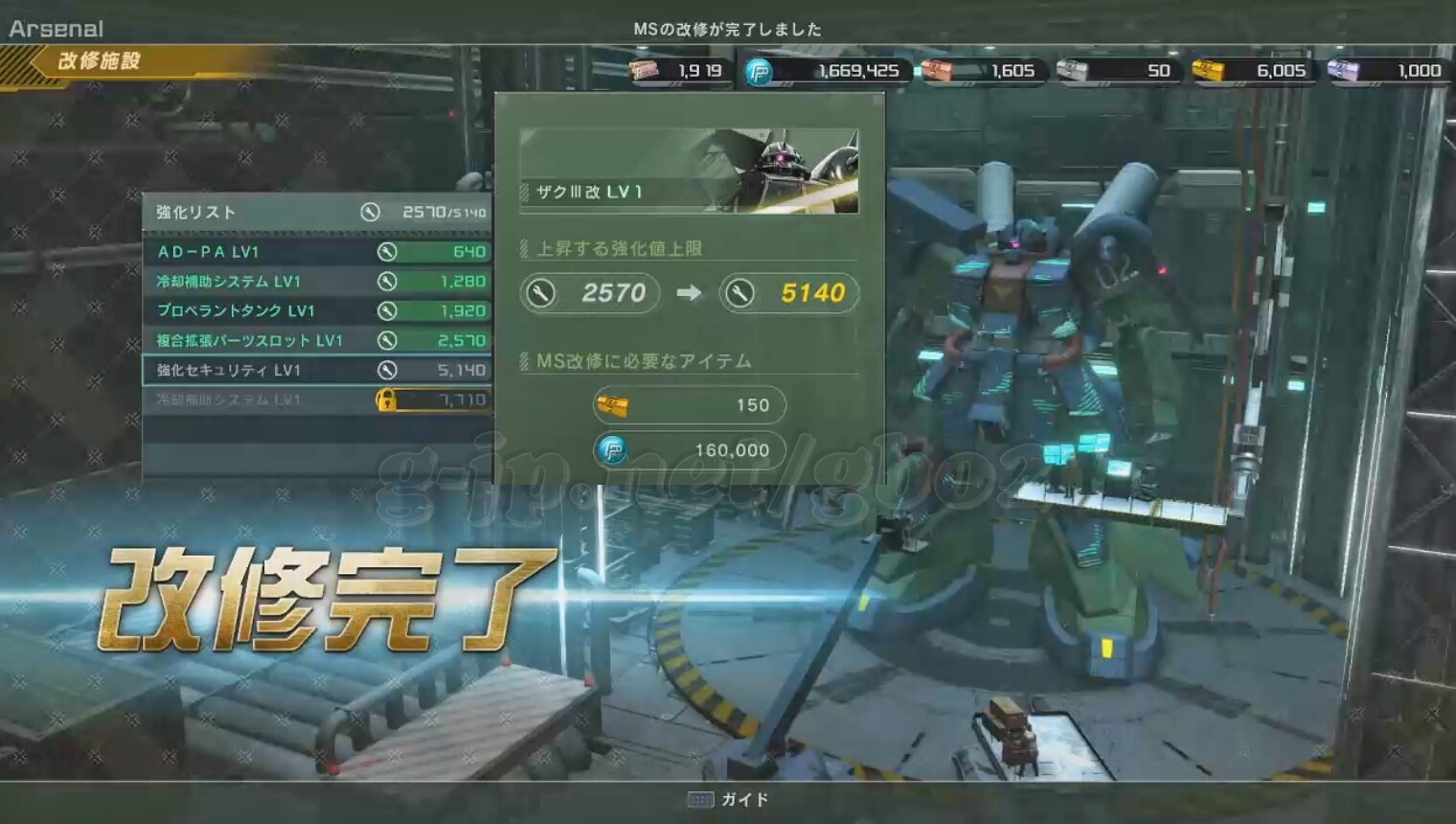Select the highlighted 強化セキュリティ LV1 row
1456x824 pixels.
316,371
